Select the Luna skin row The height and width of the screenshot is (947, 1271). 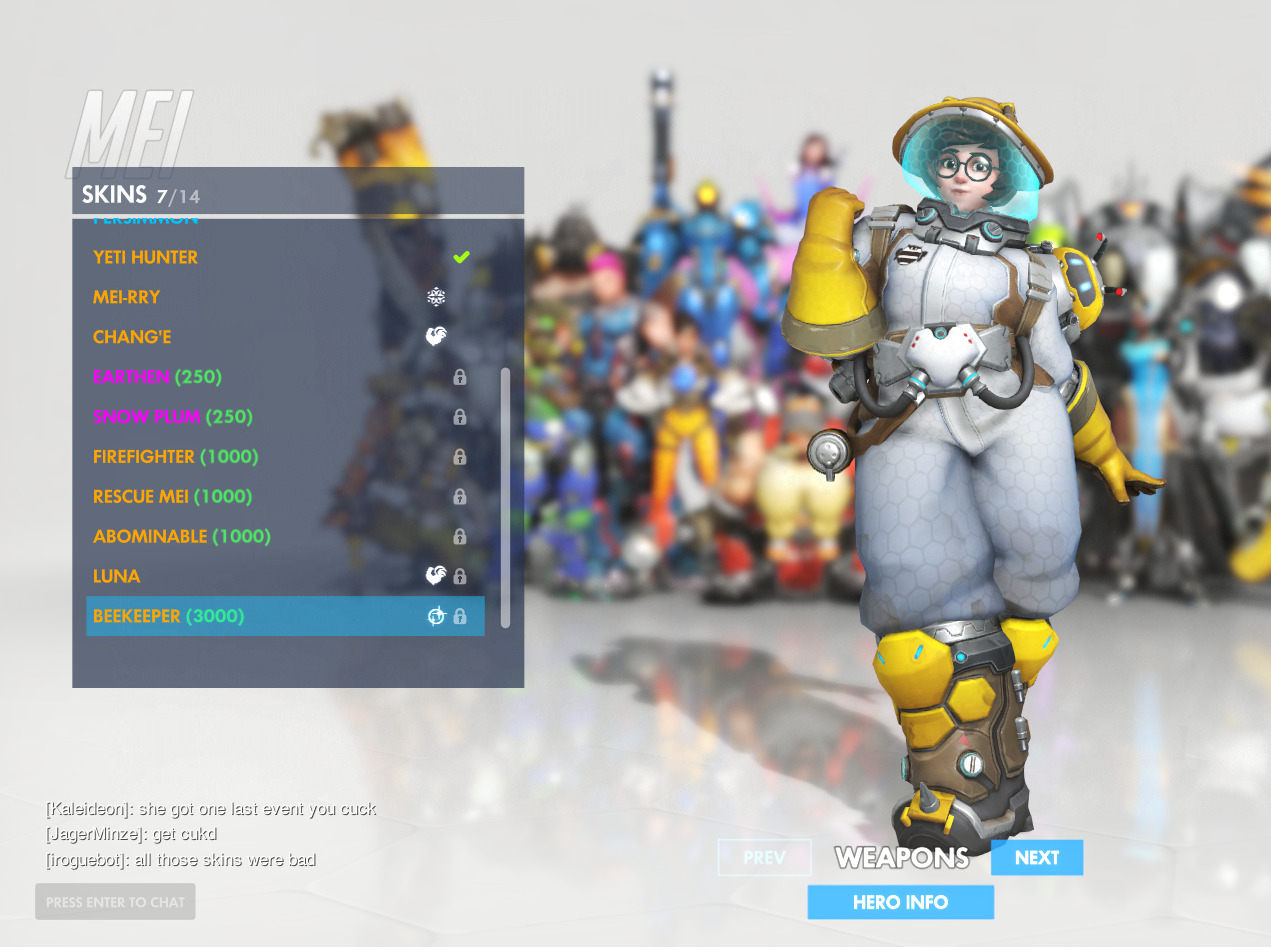tap(117, 577)
